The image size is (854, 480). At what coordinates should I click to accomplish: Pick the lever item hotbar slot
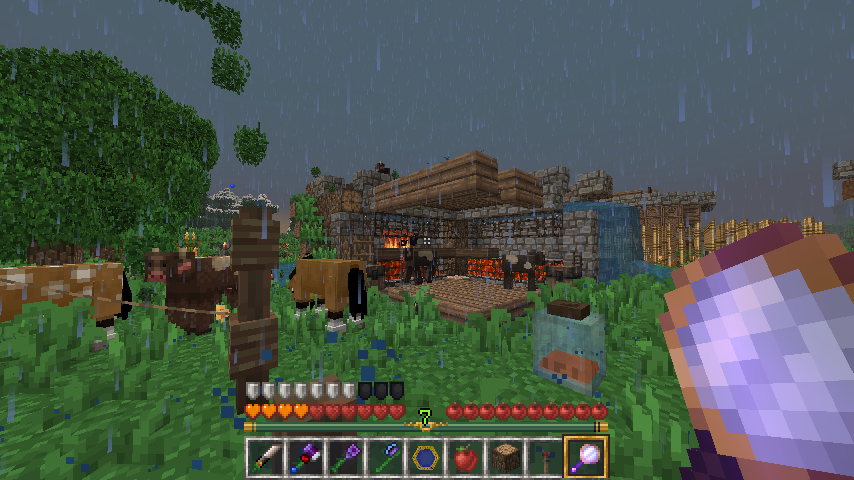(546, 457)
